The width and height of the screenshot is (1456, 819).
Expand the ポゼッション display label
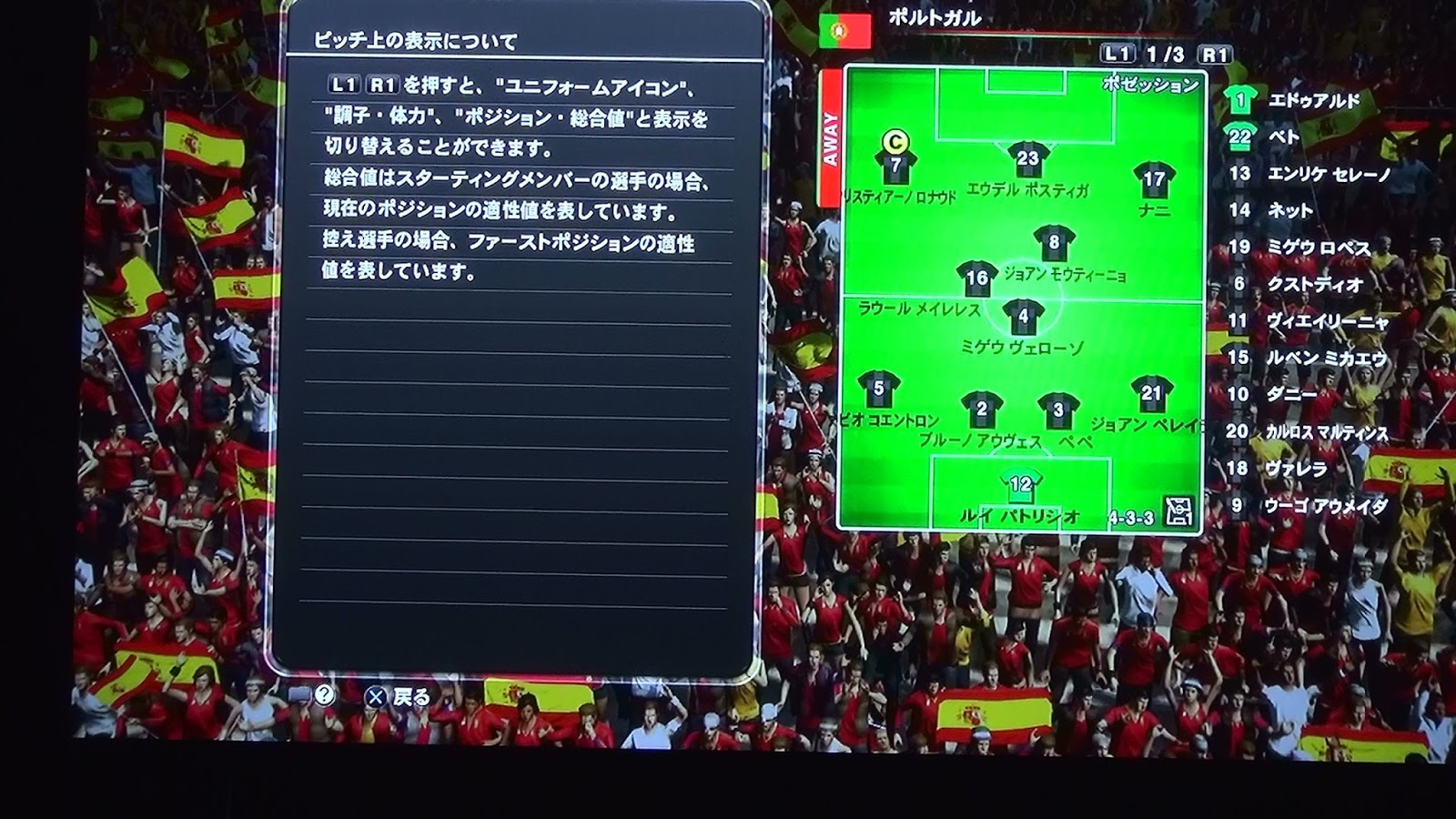coord(1151,84)
